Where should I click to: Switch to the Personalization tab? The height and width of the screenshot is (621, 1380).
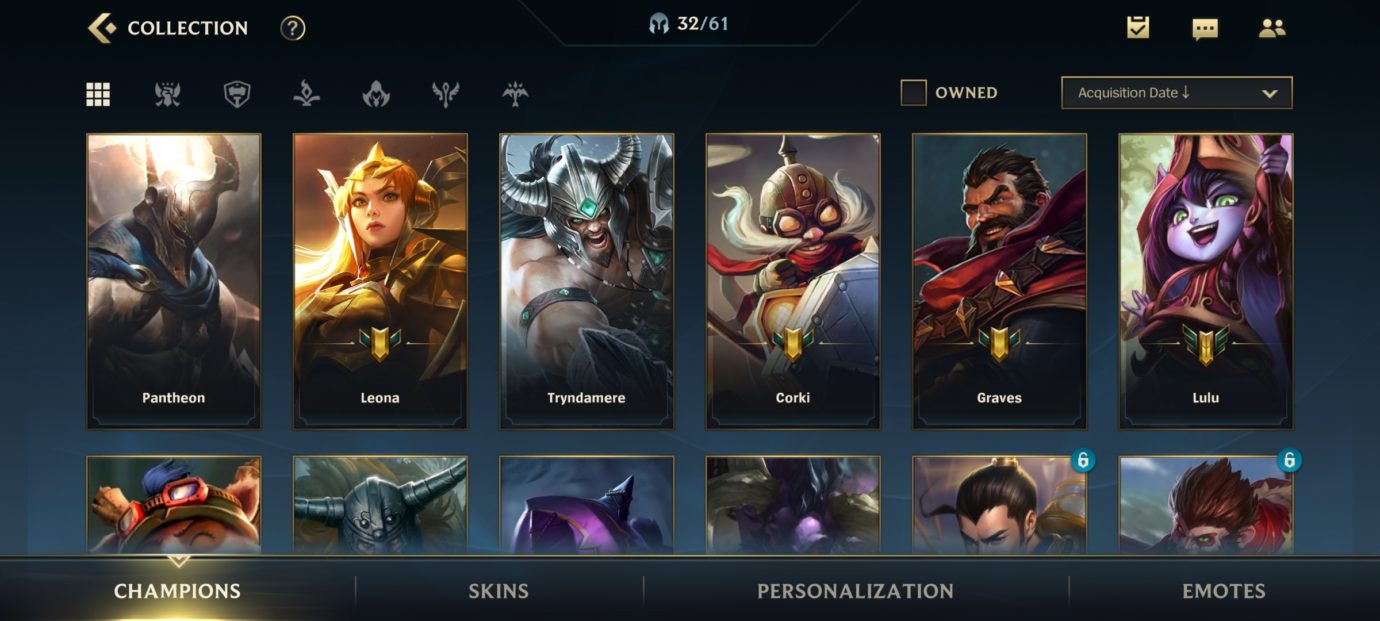(855, 591)
